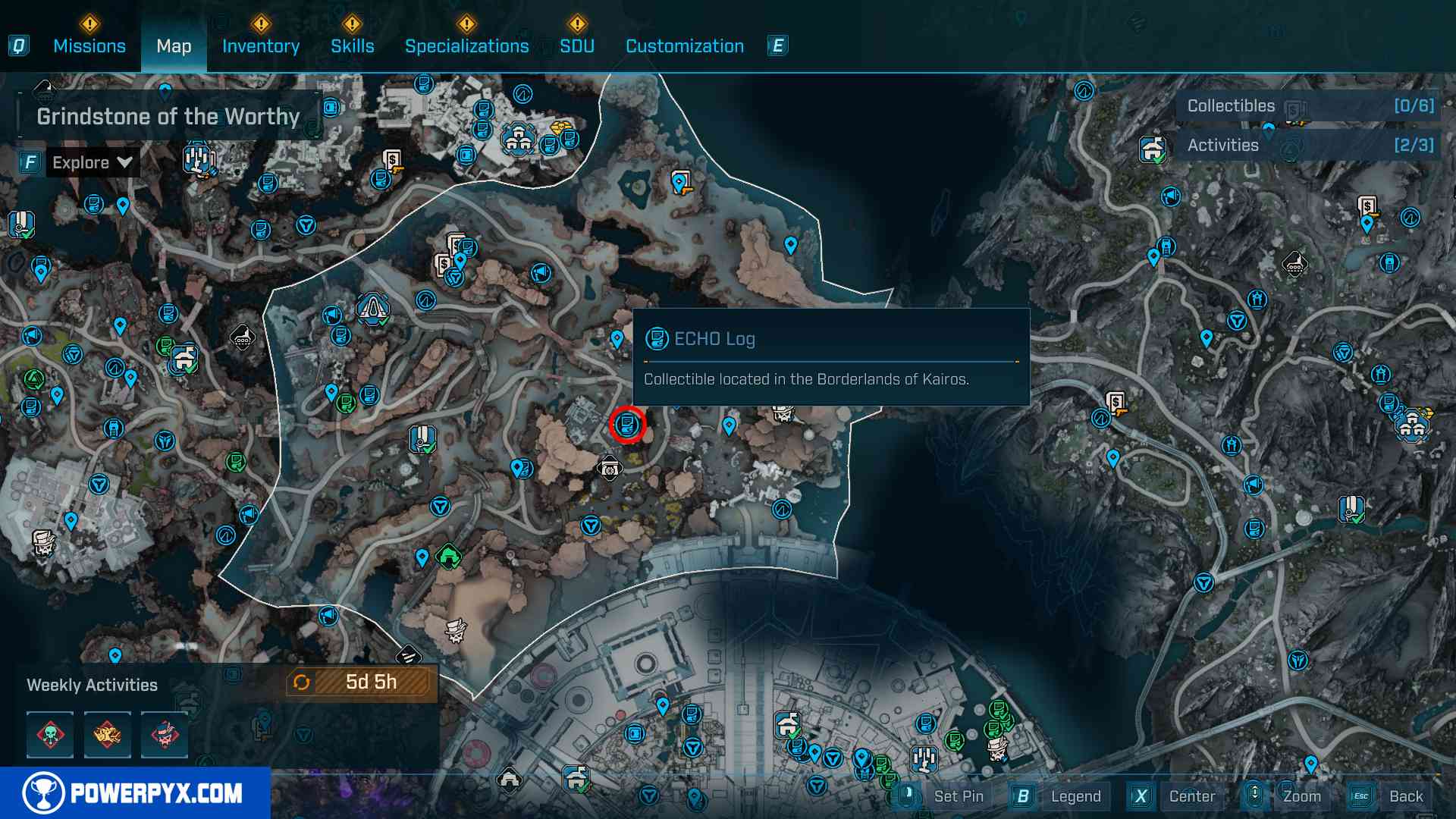Select the red-circled ECHO Log marker
The width and height of the screenshot is (1456, 819).
[627, 425]
